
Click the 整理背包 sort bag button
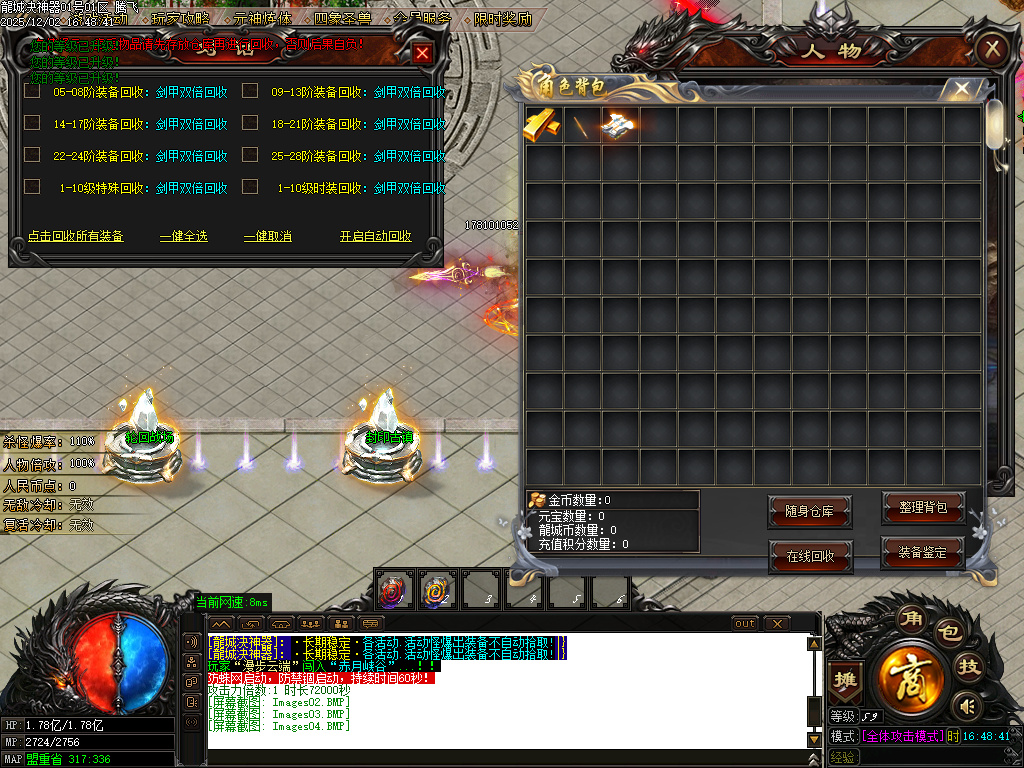tap(923, 508)
